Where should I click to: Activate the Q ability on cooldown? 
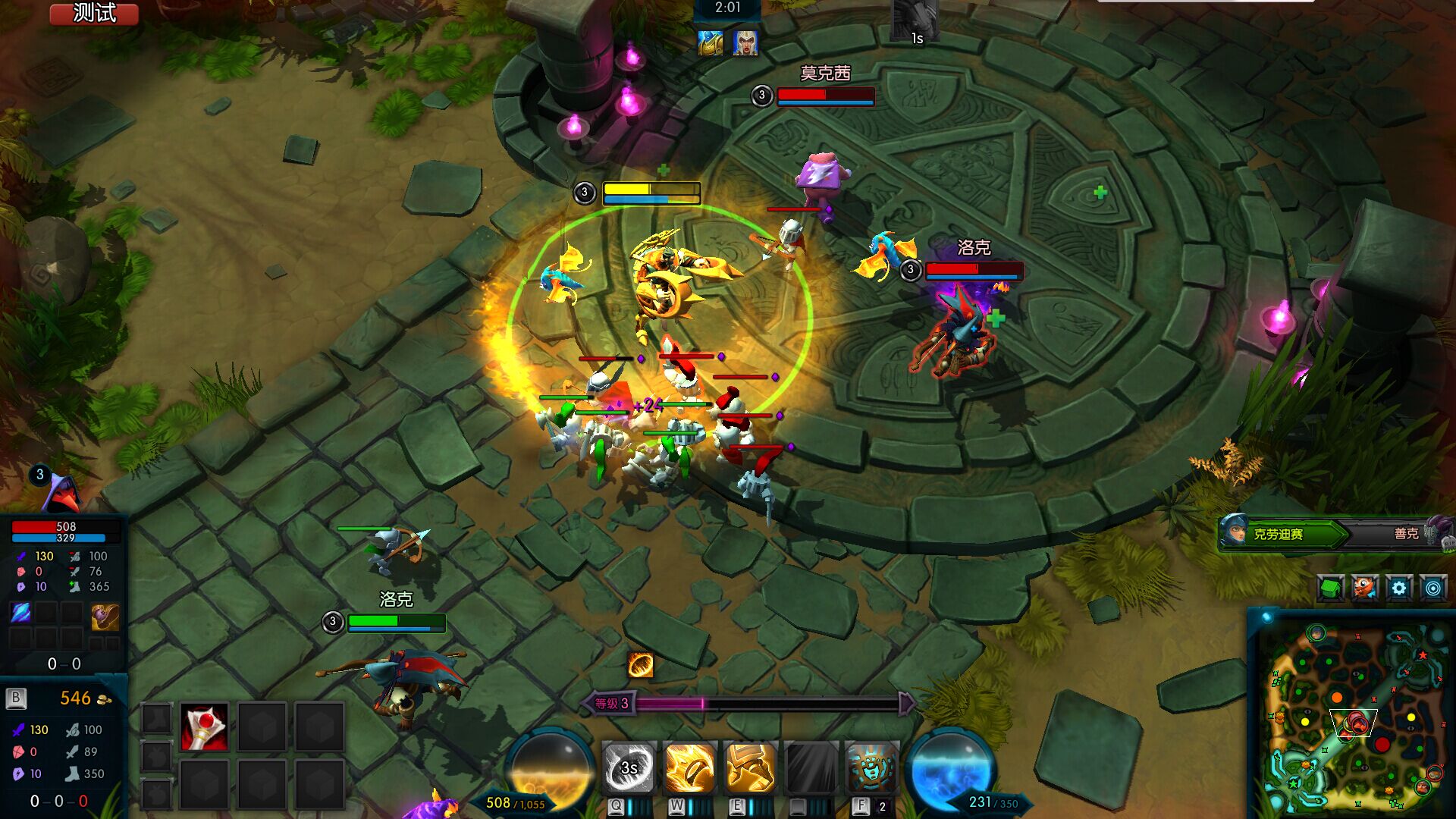coord(629,767)
